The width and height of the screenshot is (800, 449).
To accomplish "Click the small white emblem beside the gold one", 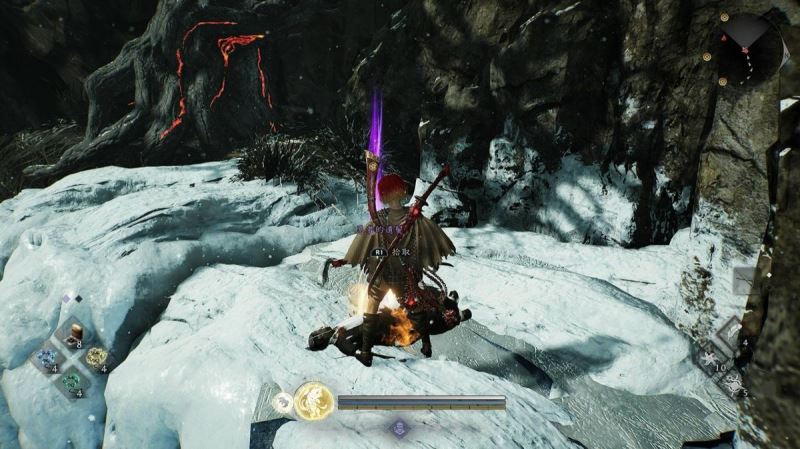I will [284, 401].
